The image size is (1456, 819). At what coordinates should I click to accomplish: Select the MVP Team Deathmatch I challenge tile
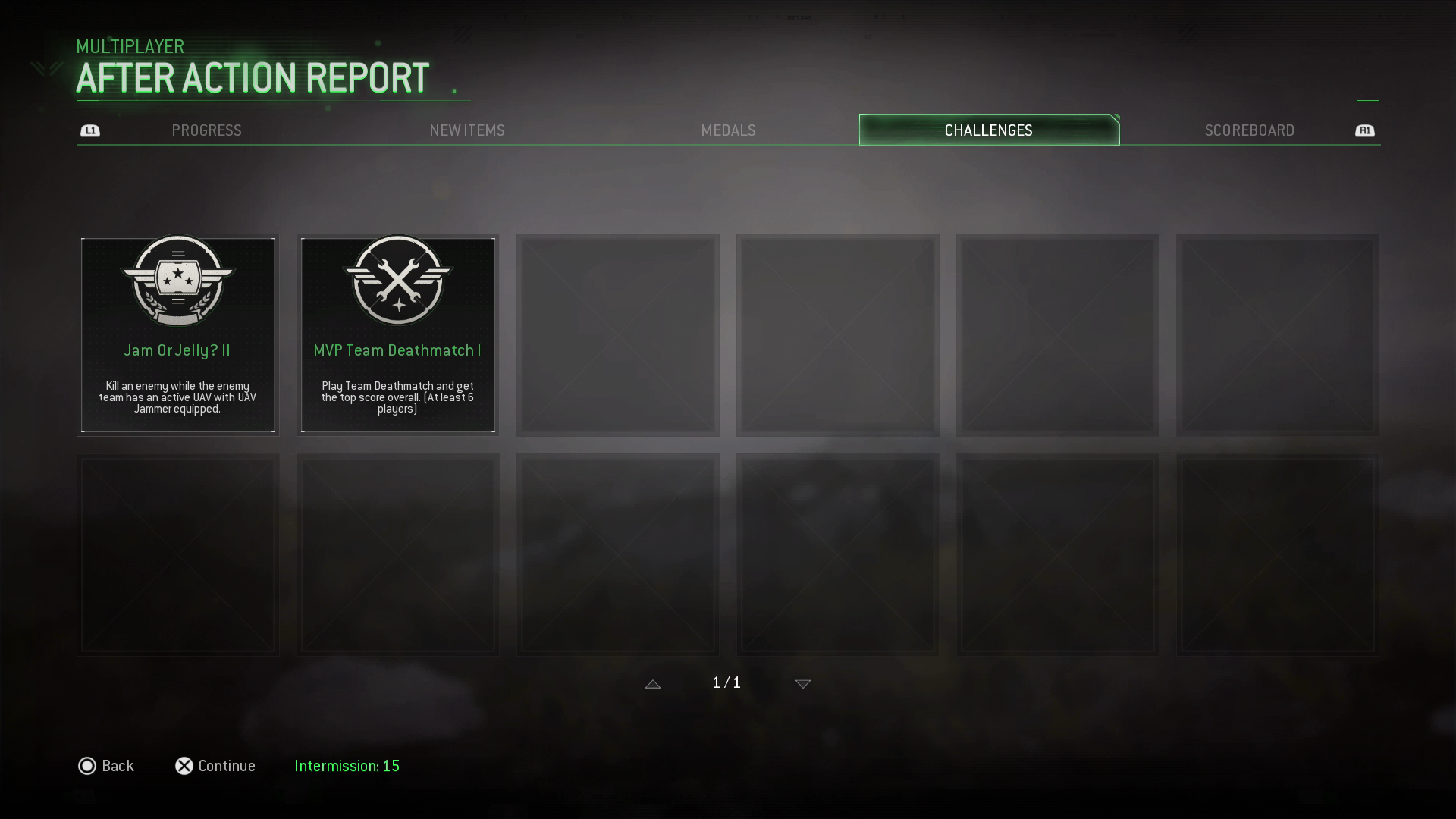(397, 335)
